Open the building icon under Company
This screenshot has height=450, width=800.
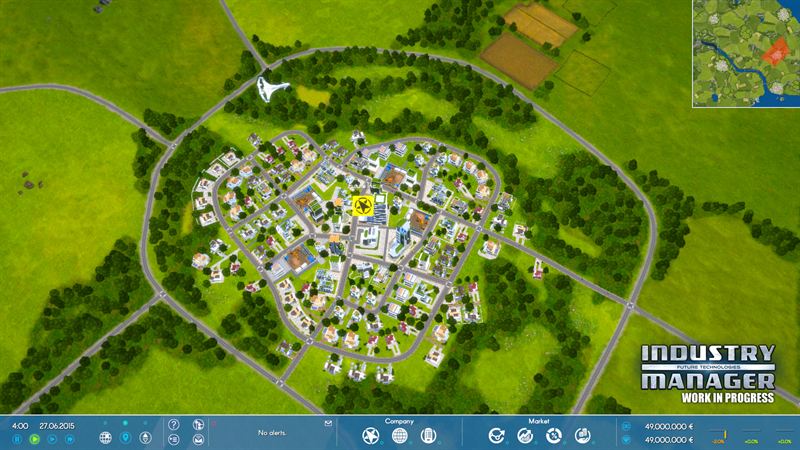pos(428,436)
